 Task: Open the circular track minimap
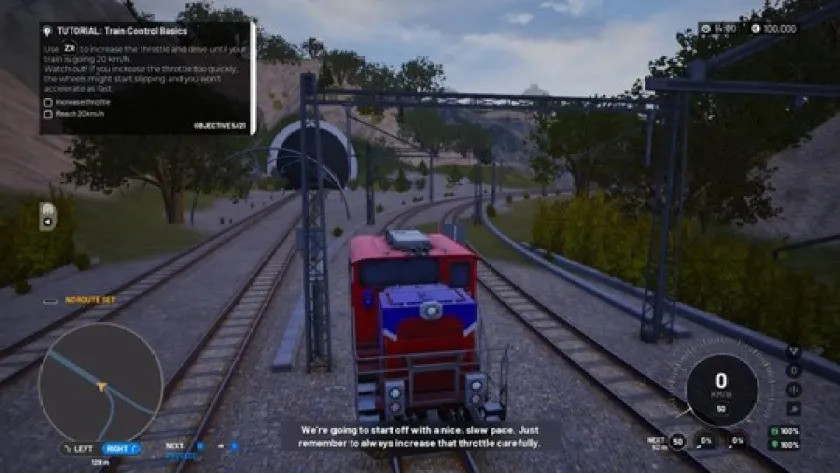pyautogui.click(x=100, y=384)
